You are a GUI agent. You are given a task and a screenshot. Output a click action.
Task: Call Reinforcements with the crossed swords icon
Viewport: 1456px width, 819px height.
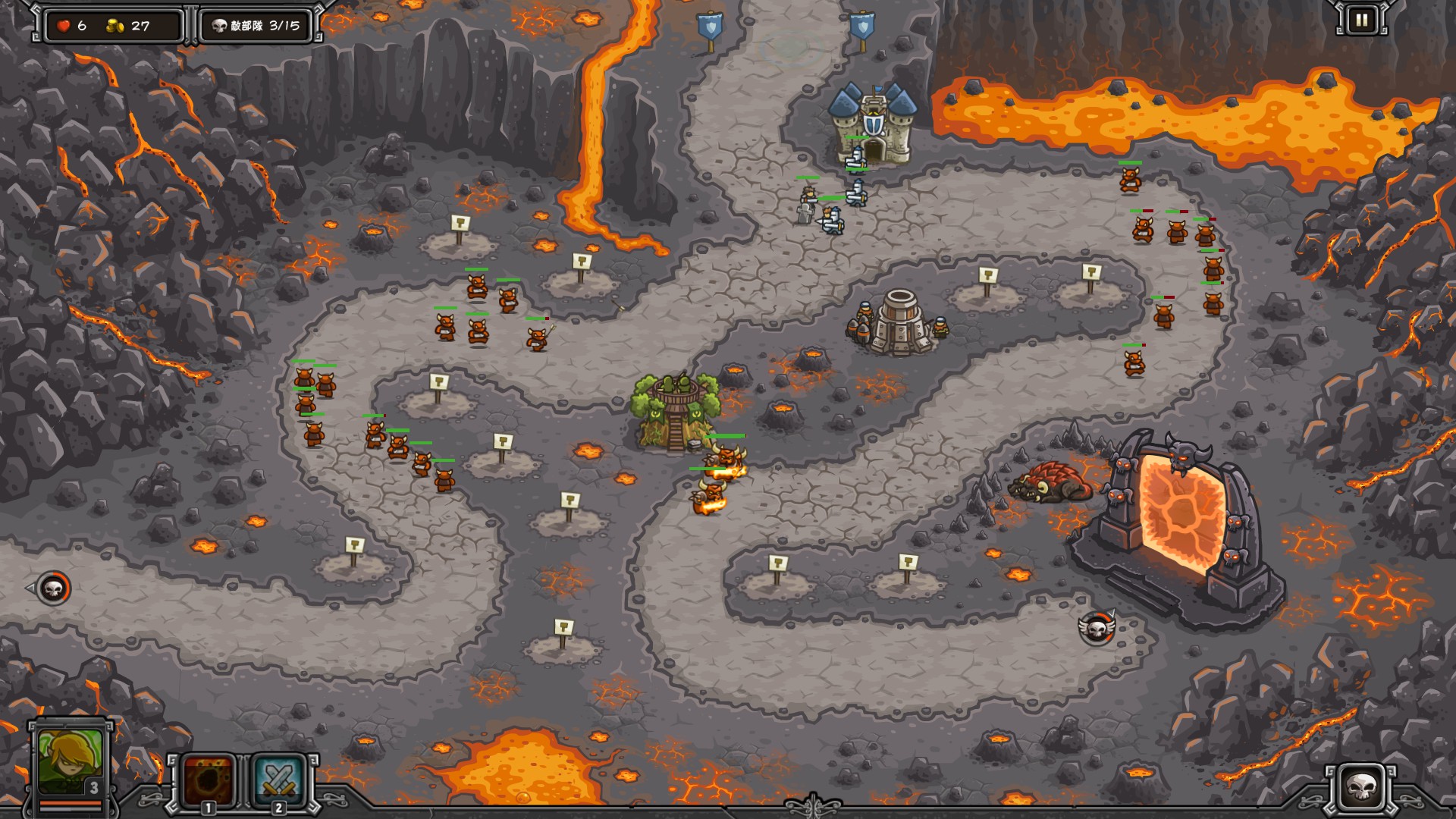tap(278, 780)
